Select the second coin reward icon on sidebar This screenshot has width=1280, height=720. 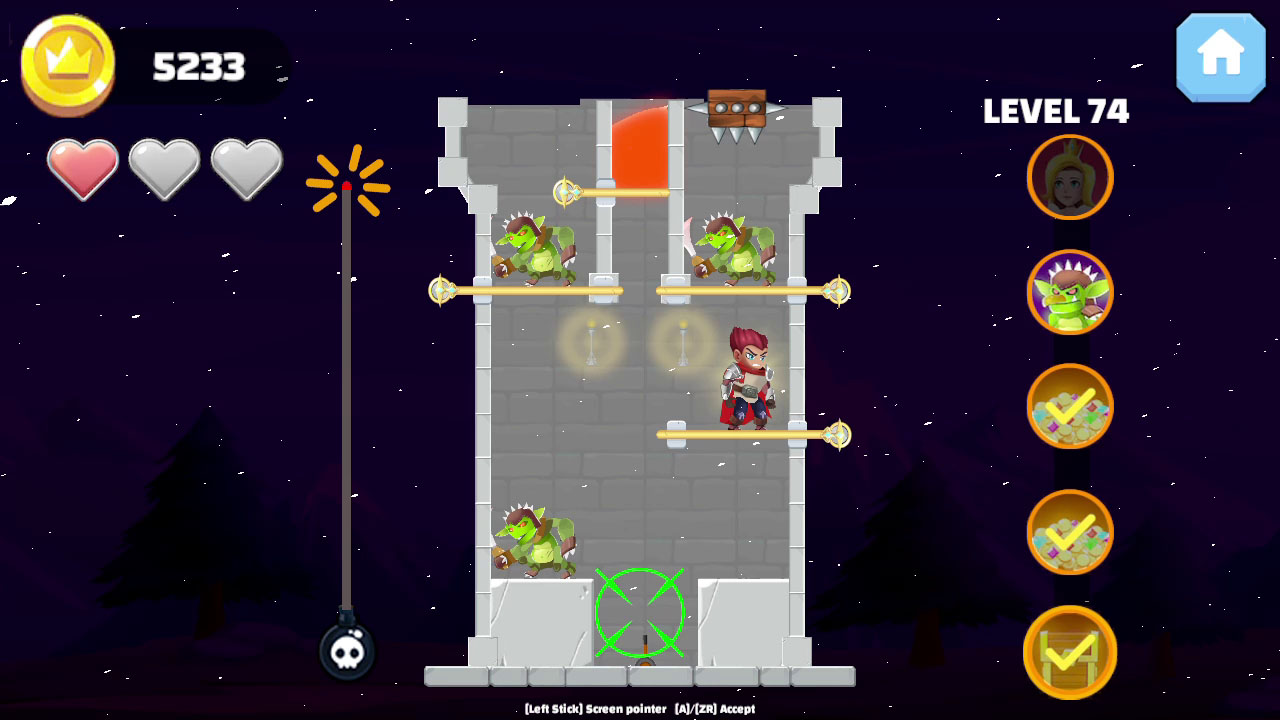point(1069,530)
